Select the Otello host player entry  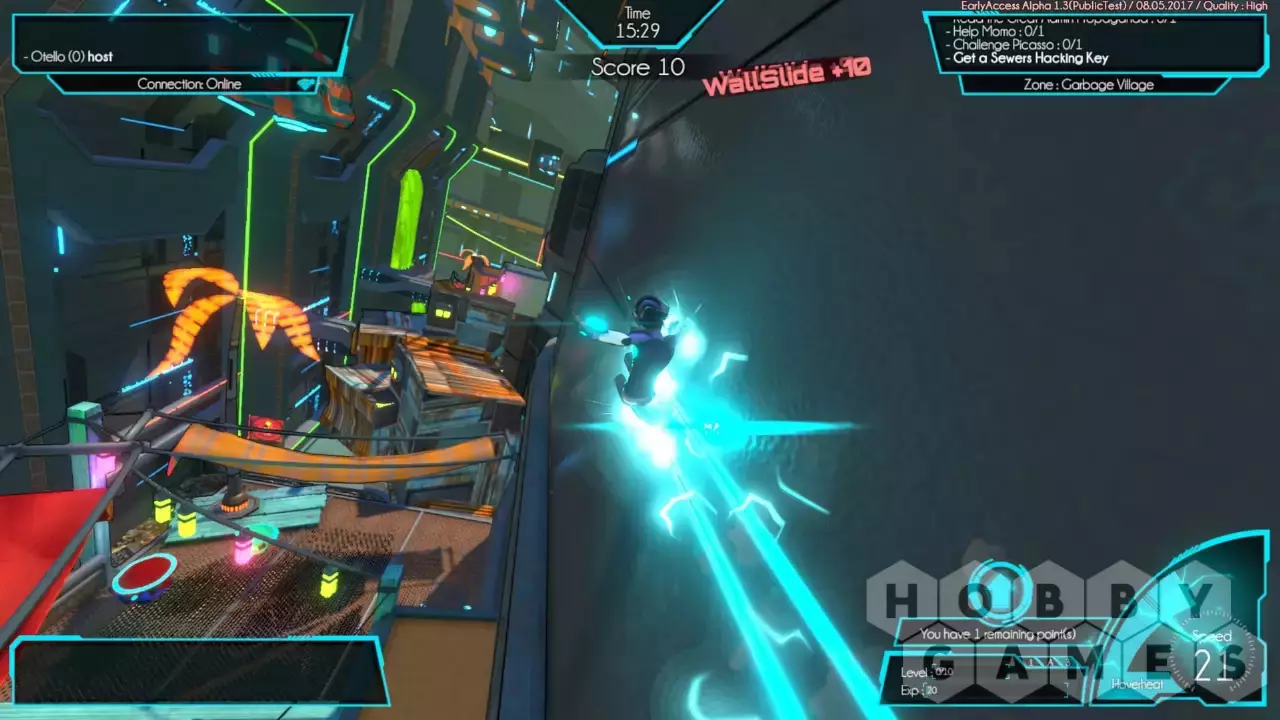point(71,57)
